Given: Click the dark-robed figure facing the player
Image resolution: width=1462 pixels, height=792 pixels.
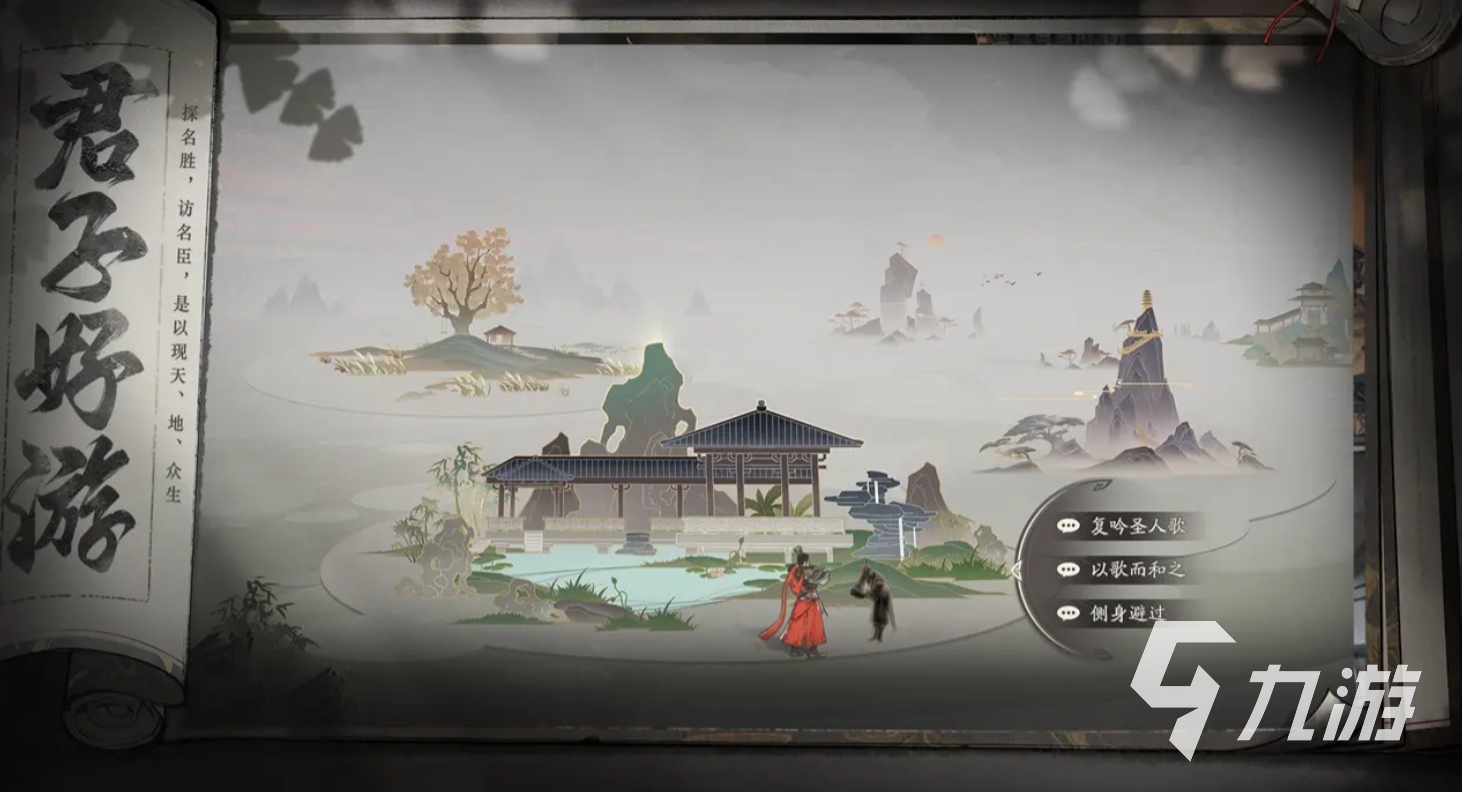Looking at the screenshot, I should pos(875,600).
